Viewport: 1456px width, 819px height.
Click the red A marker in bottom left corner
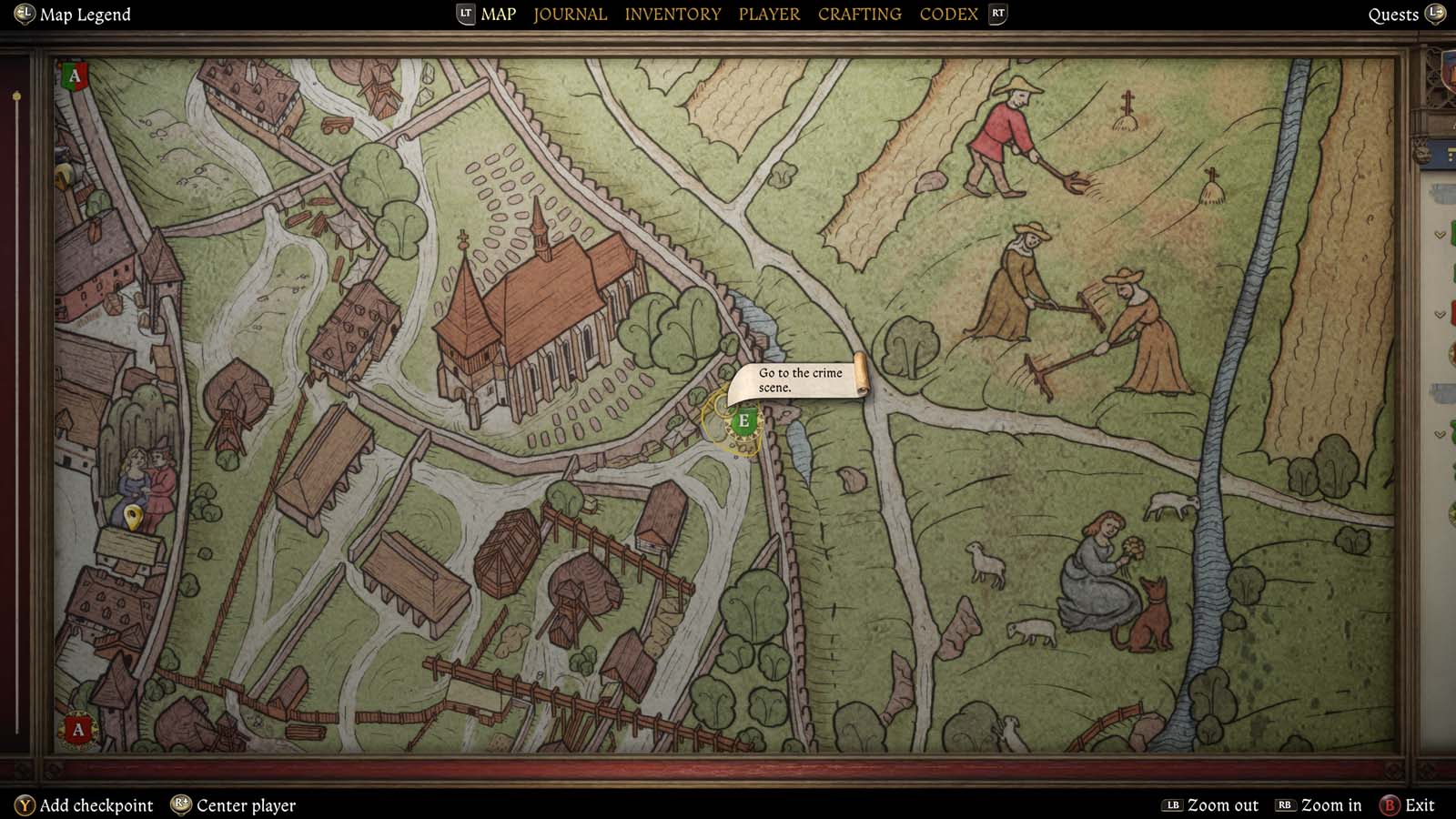point(78,728)
